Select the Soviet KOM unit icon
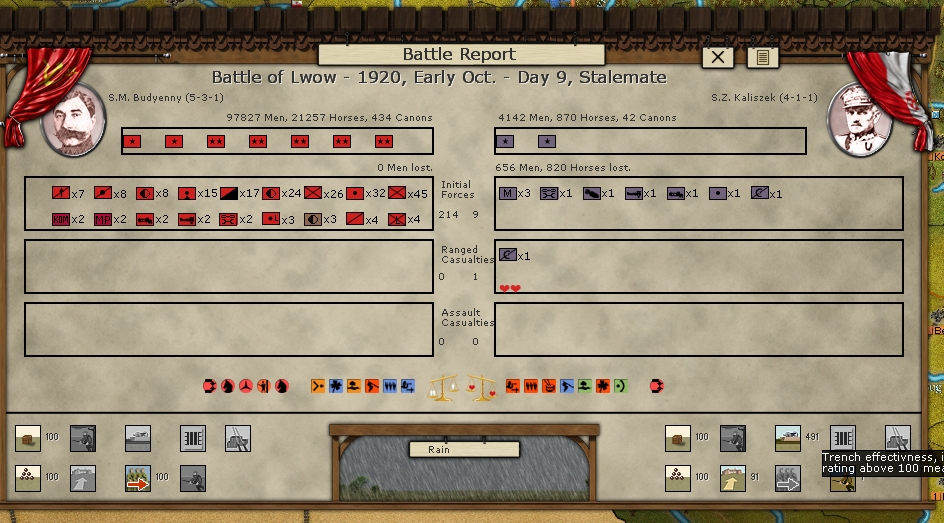The image size is (944, 523). (60, 219)
